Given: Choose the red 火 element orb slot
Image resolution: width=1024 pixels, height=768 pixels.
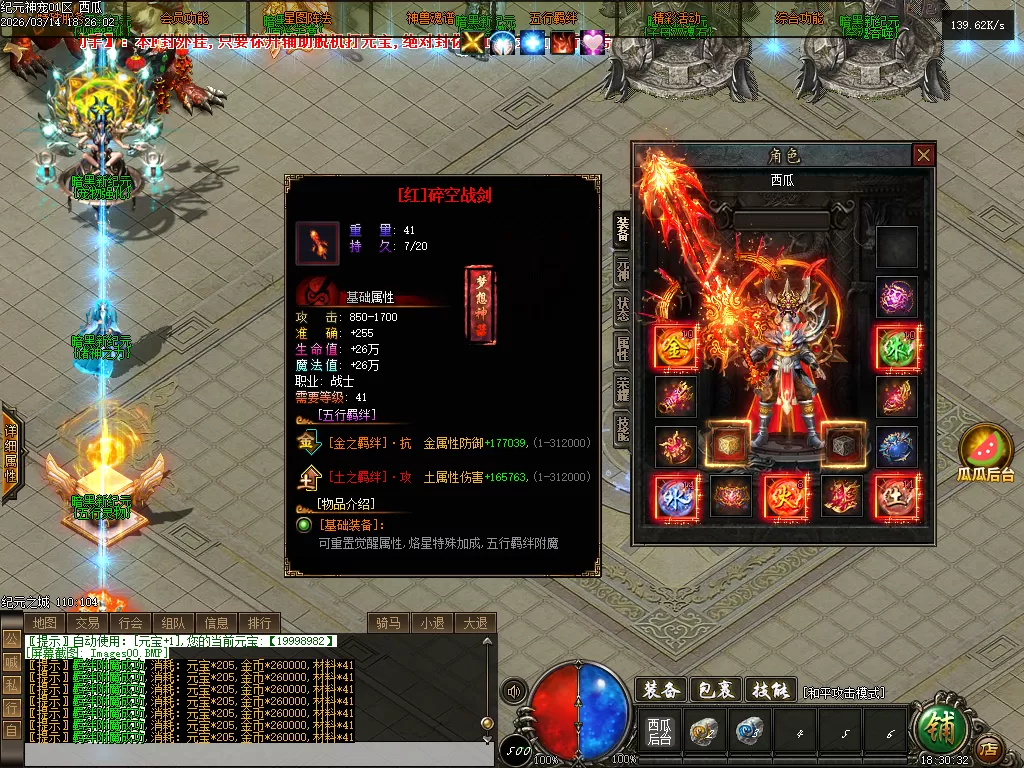Looking at the screenshot, I should click(785, 496).
